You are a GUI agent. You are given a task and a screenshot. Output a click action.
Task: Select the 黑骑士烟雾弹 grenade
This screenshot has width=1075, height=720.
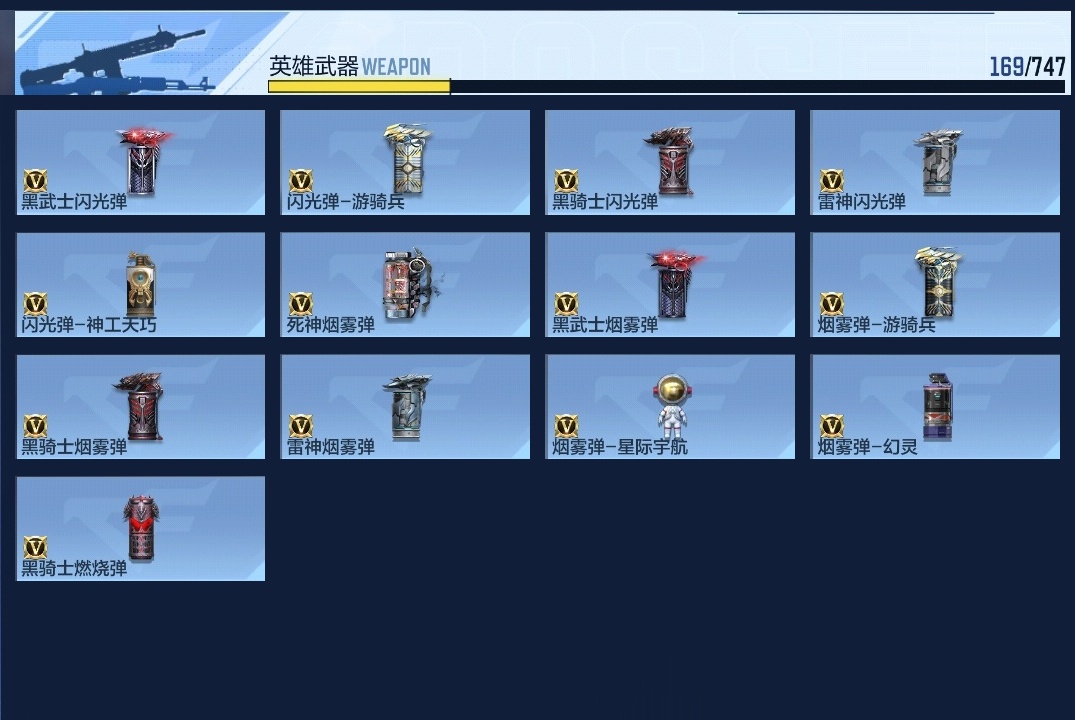pos(141,407)
